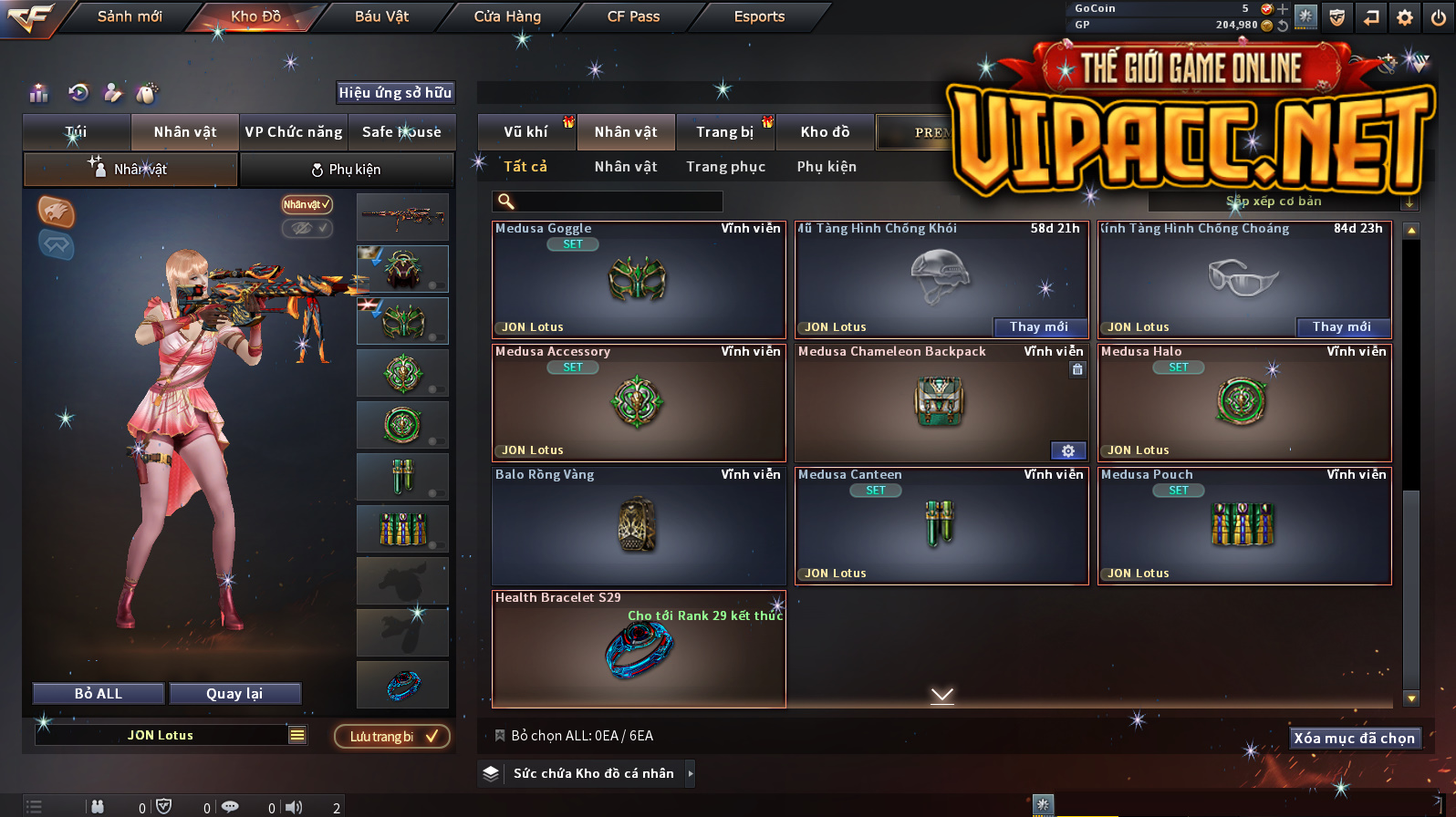
Task: Select the Vũ khí inventory tab
Action: (525, 132)
